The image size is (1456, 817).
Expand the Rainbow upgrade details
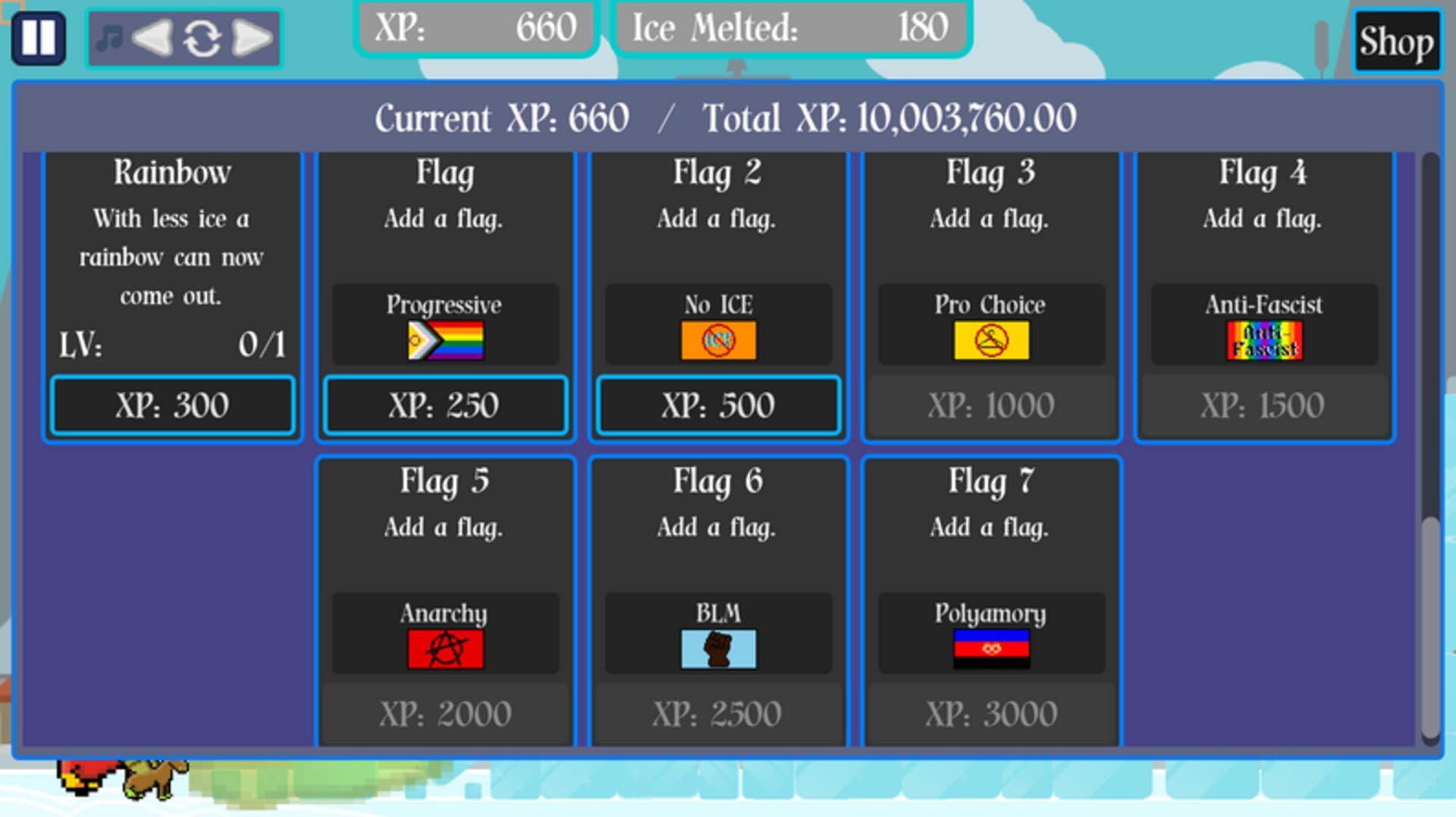pyautogui.click(x=172, y=173)
